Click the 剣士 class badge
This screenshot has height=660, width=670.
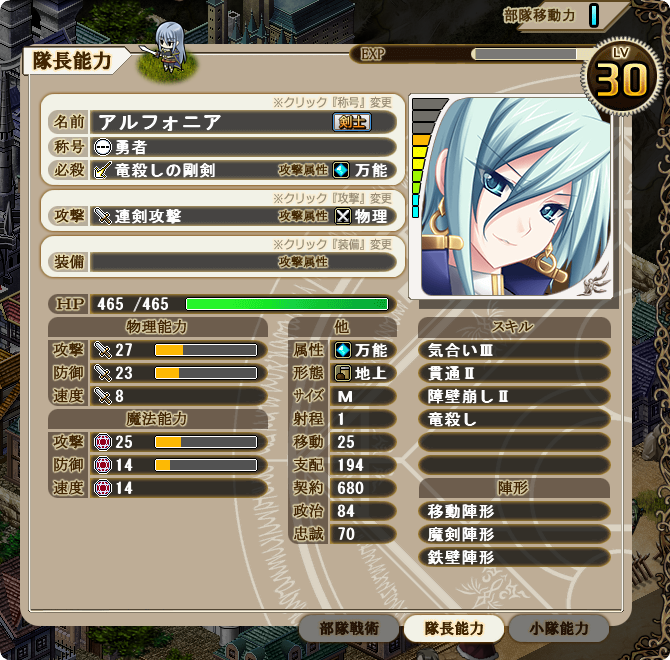click(350, 122)
